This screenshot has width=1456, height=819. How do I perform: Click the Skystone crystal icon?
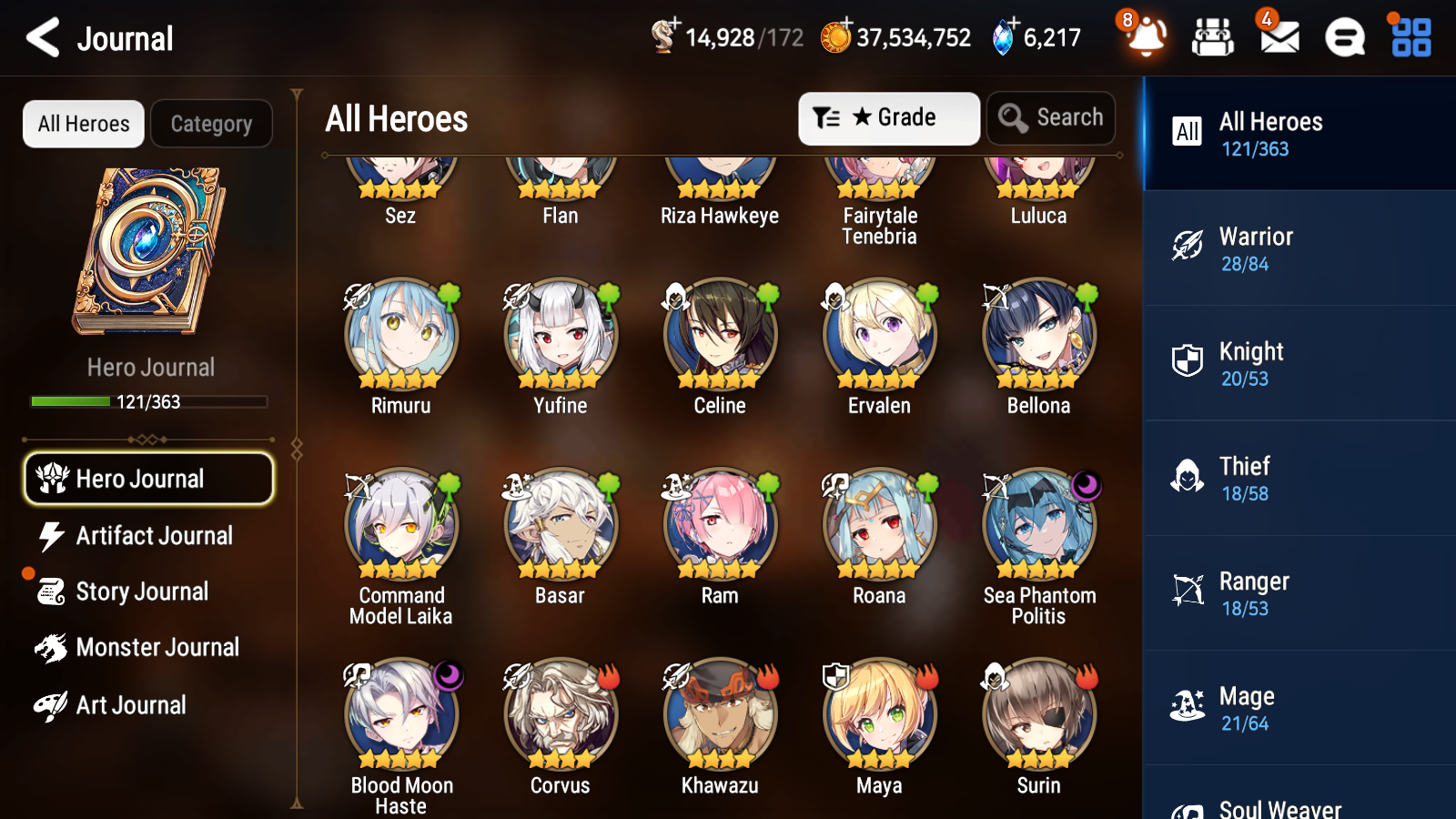coord(1005,38)
